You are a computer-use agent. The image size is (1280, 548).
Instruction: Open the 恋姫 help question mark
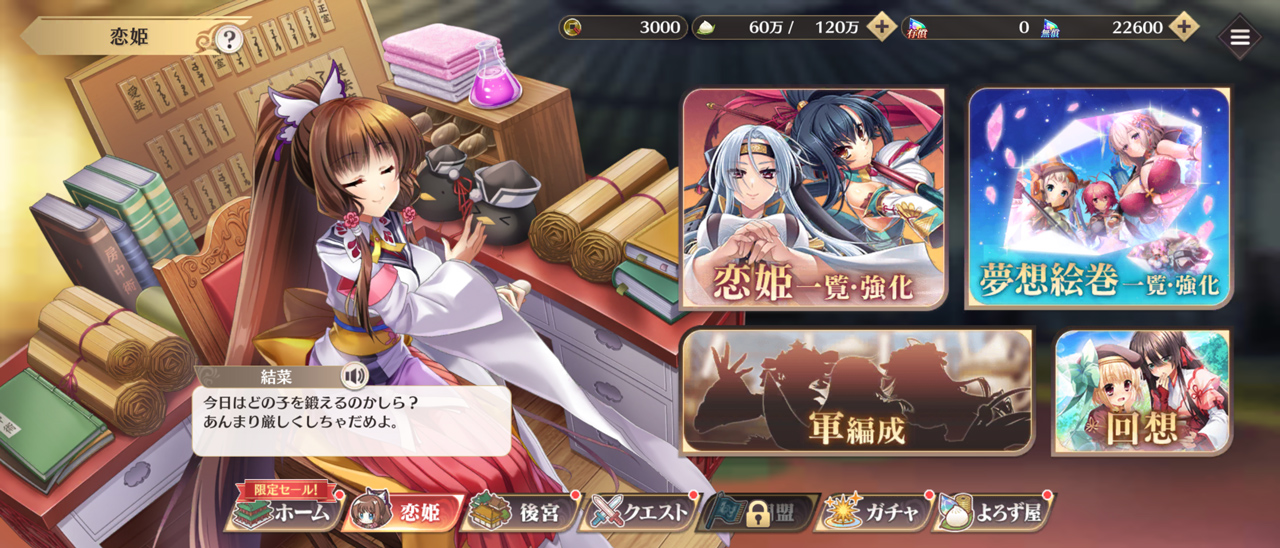[x=229, y=39]
